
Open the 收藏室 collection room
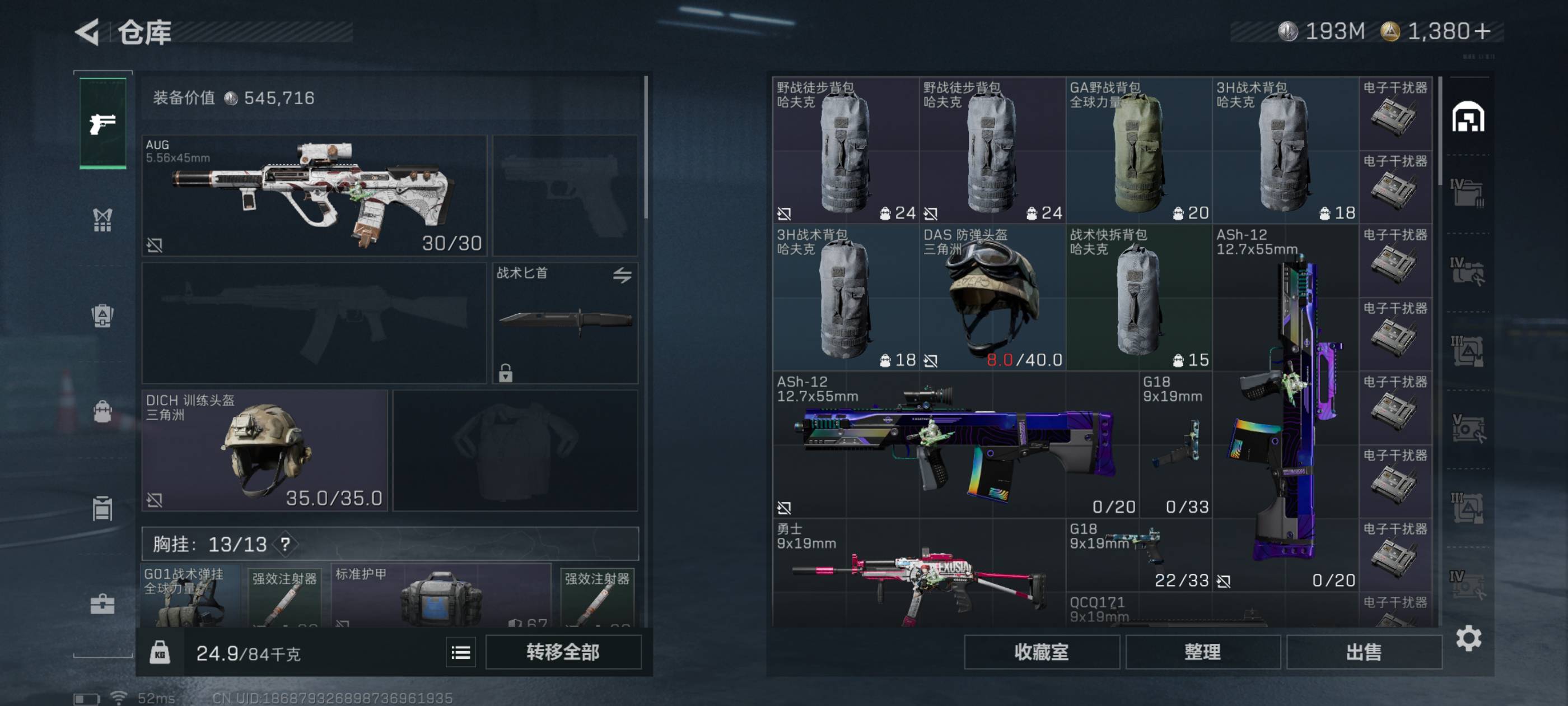coord(1041,652)
